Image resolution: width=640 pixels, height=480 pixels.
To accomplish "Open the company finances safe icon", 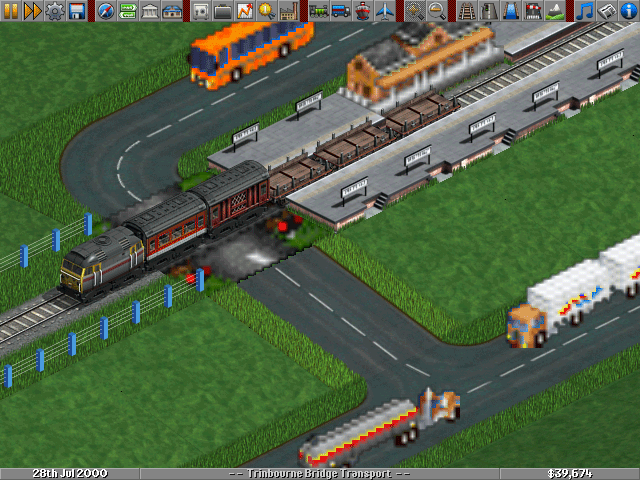I will (201, 11).
